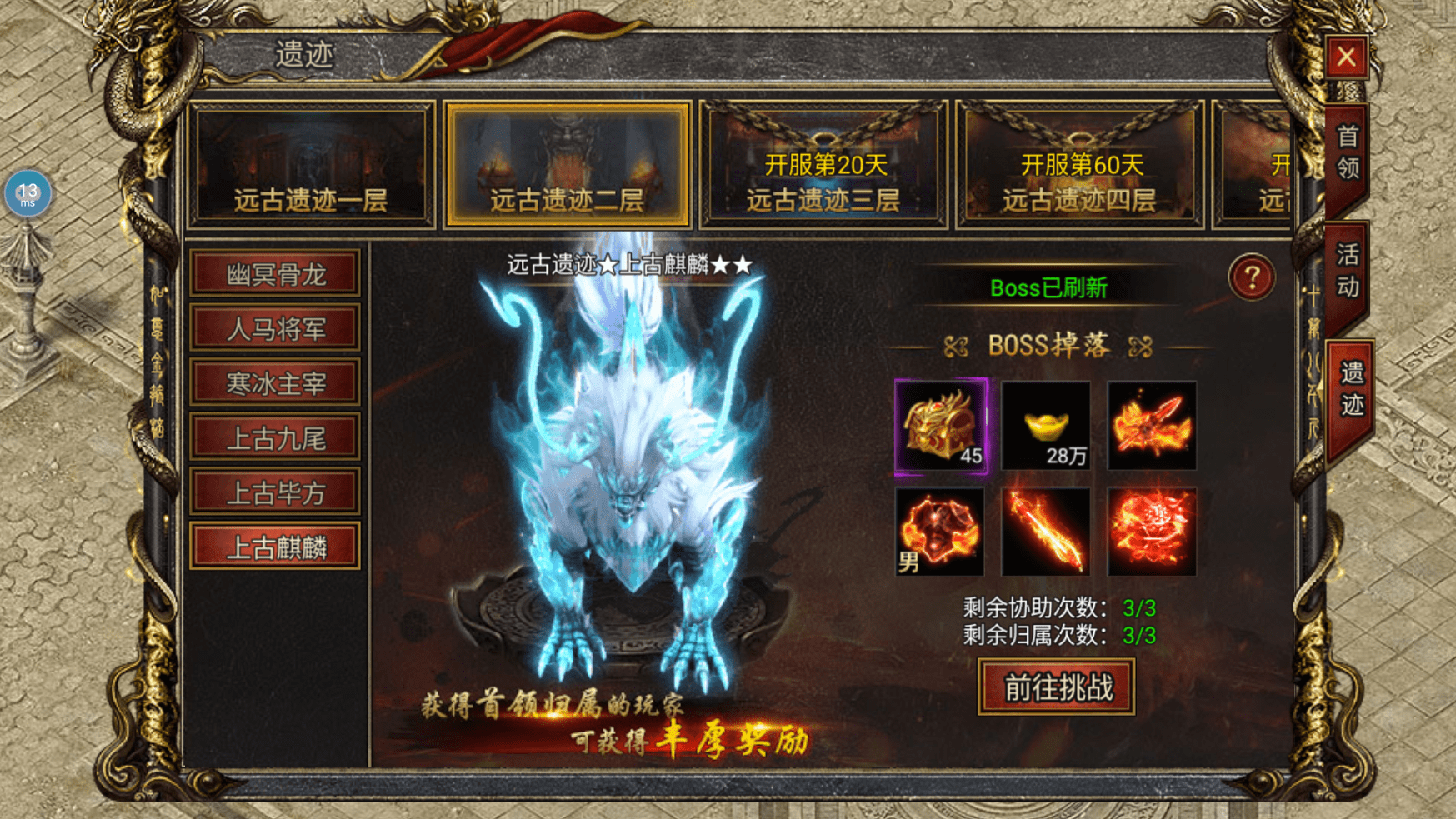Select the 寒冰主宰 boss entry
Image resolution: width=1456 pixels, height=819 pixels.
[x=276, y=383]
